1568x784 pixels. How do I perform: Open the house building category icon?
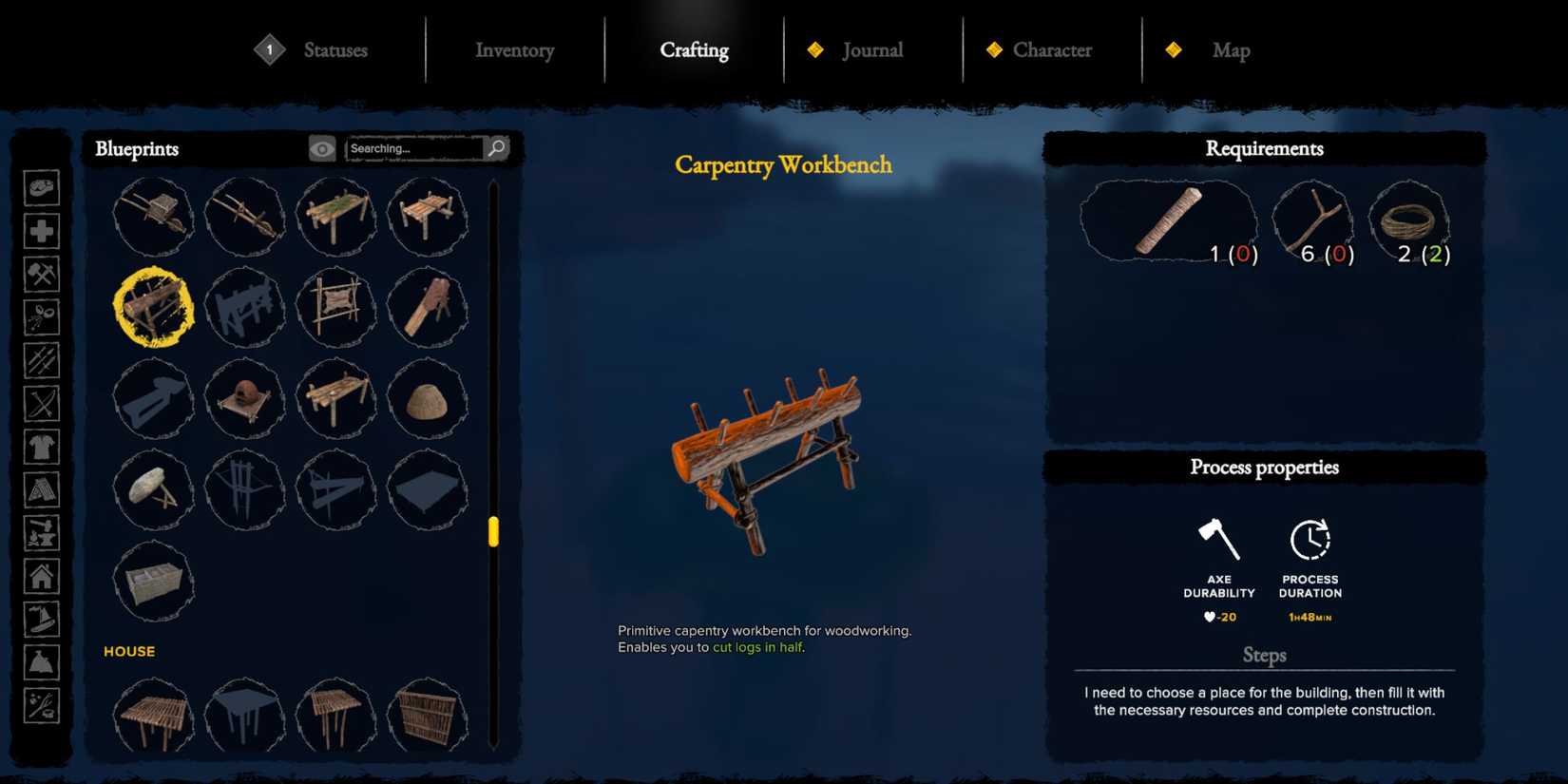click(42, 577)
